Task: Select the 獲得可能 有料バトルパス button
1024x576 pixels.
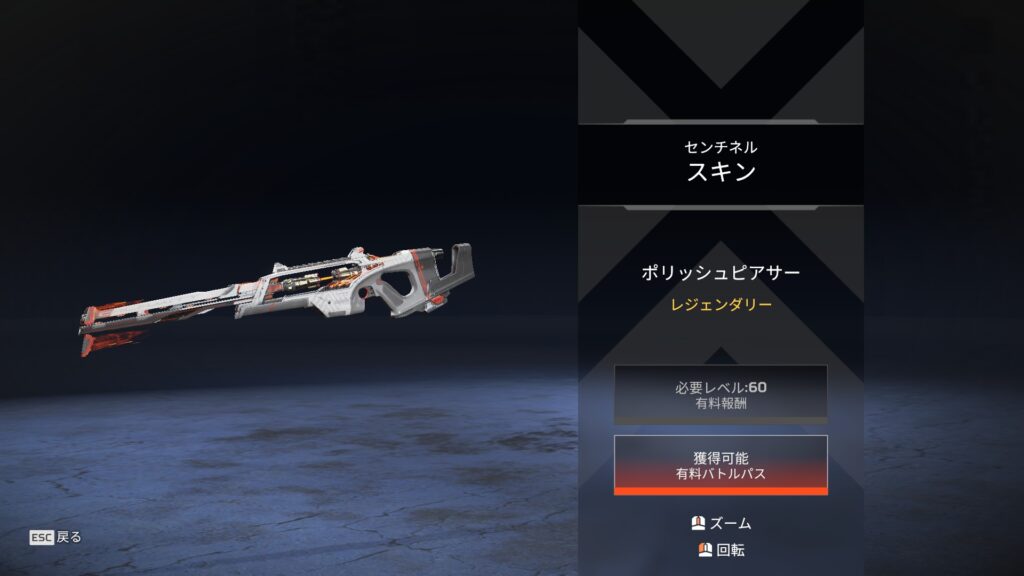Action: (720, 464)
